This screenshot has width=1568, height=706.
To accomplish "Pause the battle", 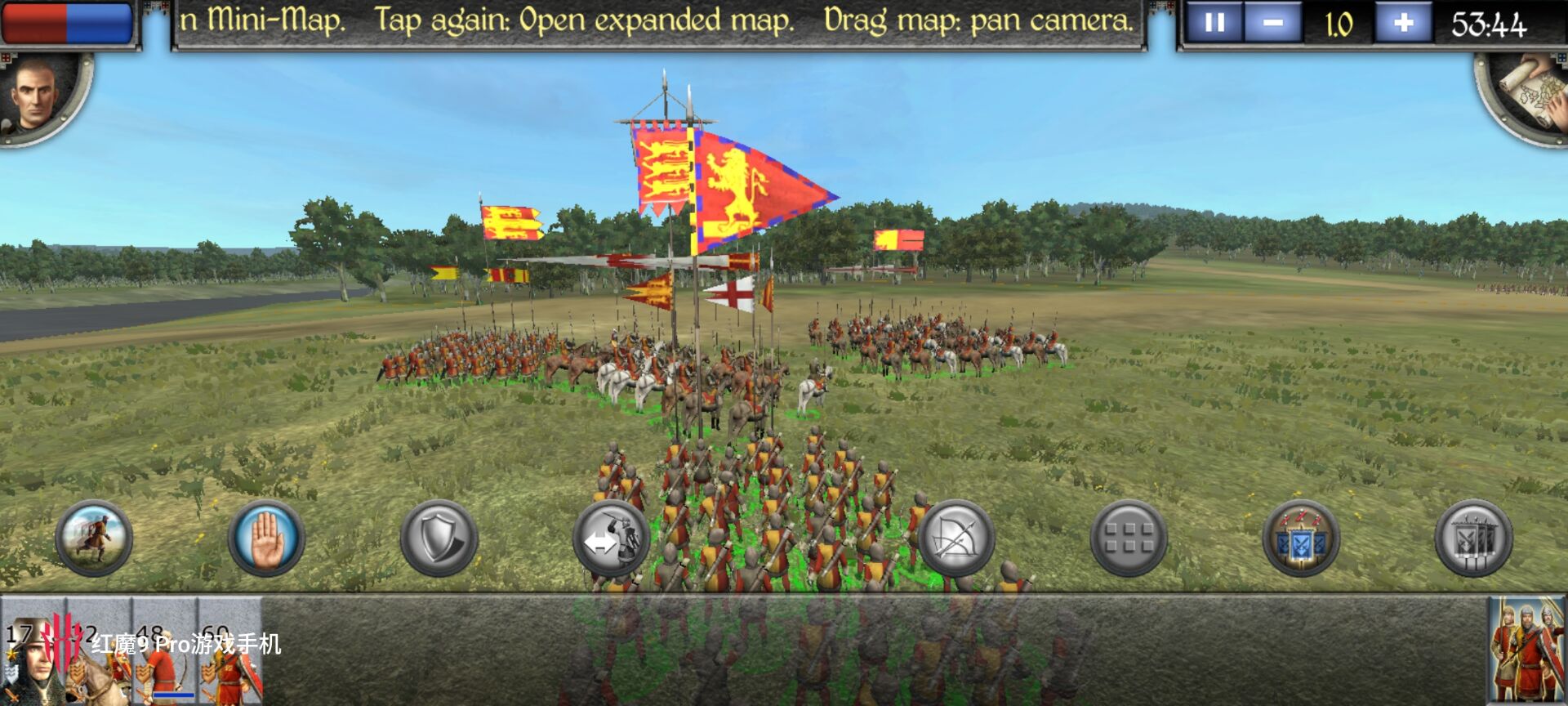I will coord(1214,23).
